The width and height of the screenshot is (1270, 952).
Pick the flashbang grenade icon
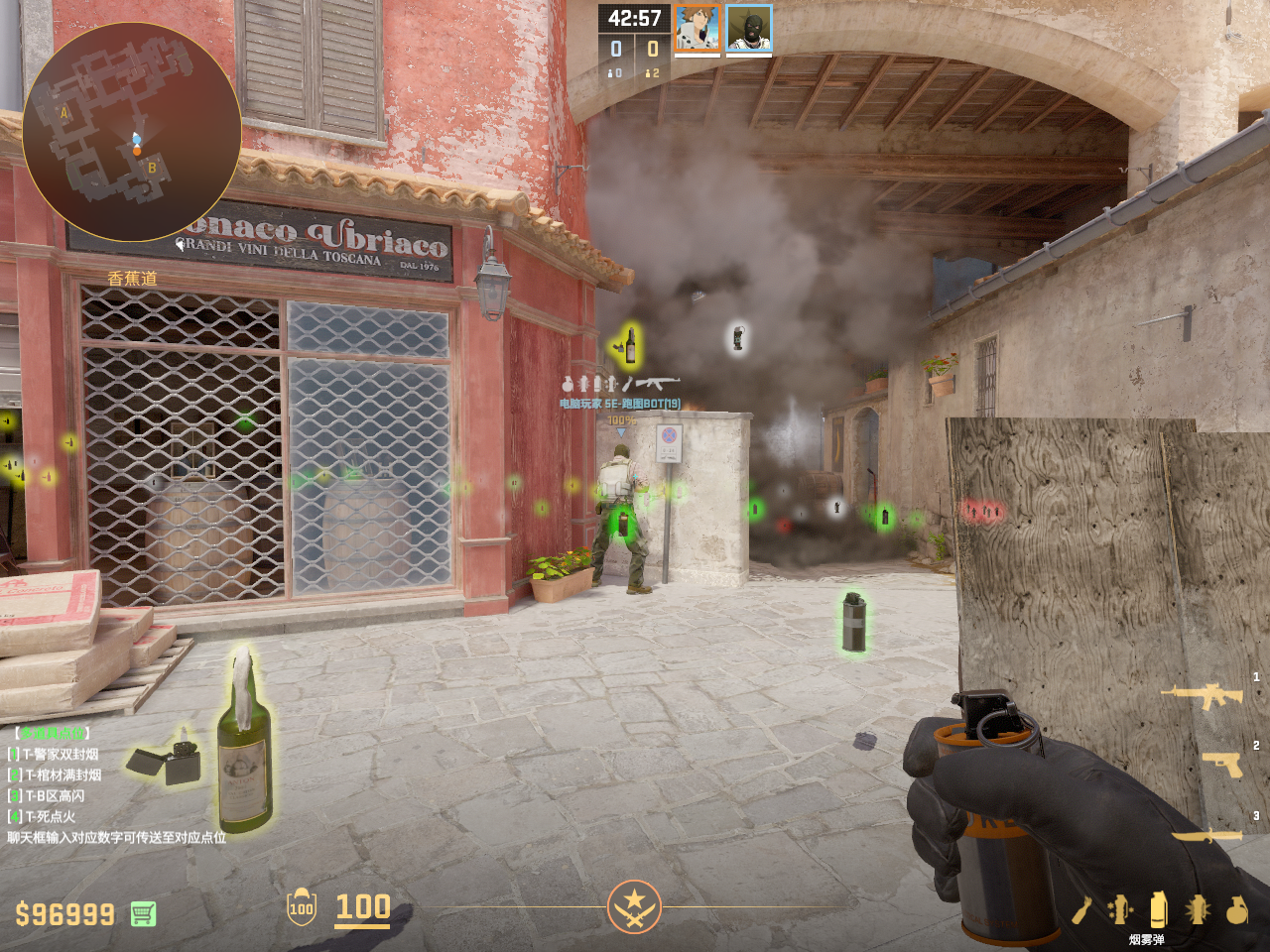pos(1198,909)
